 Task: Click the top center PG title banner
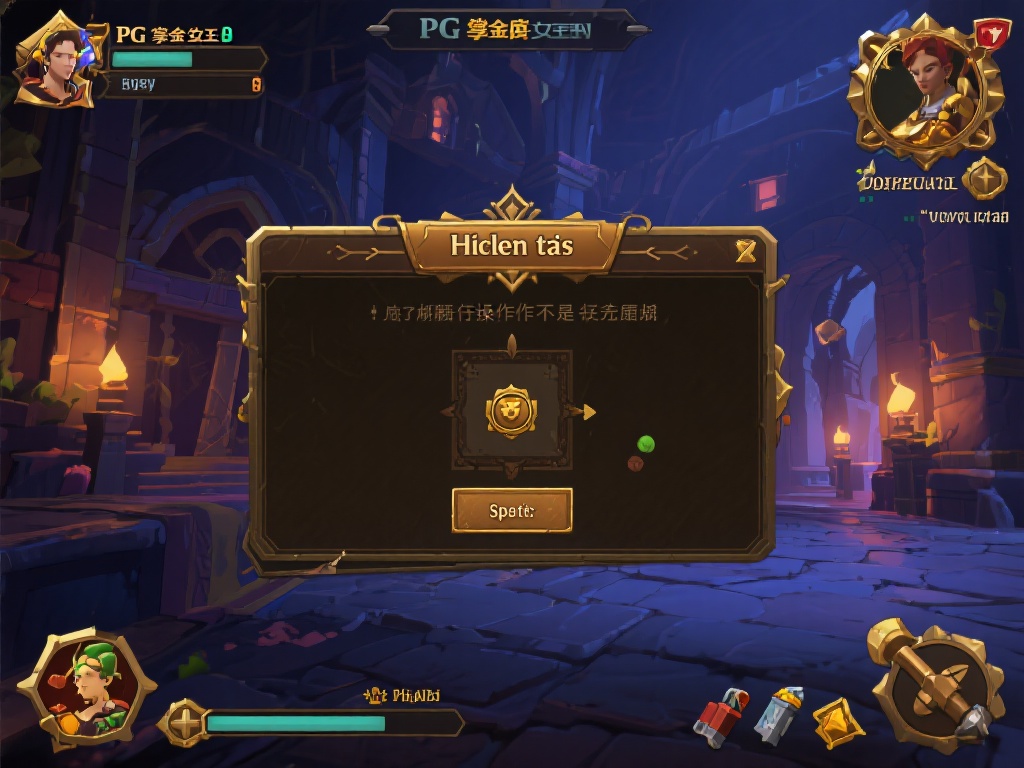tap(506, 30)
